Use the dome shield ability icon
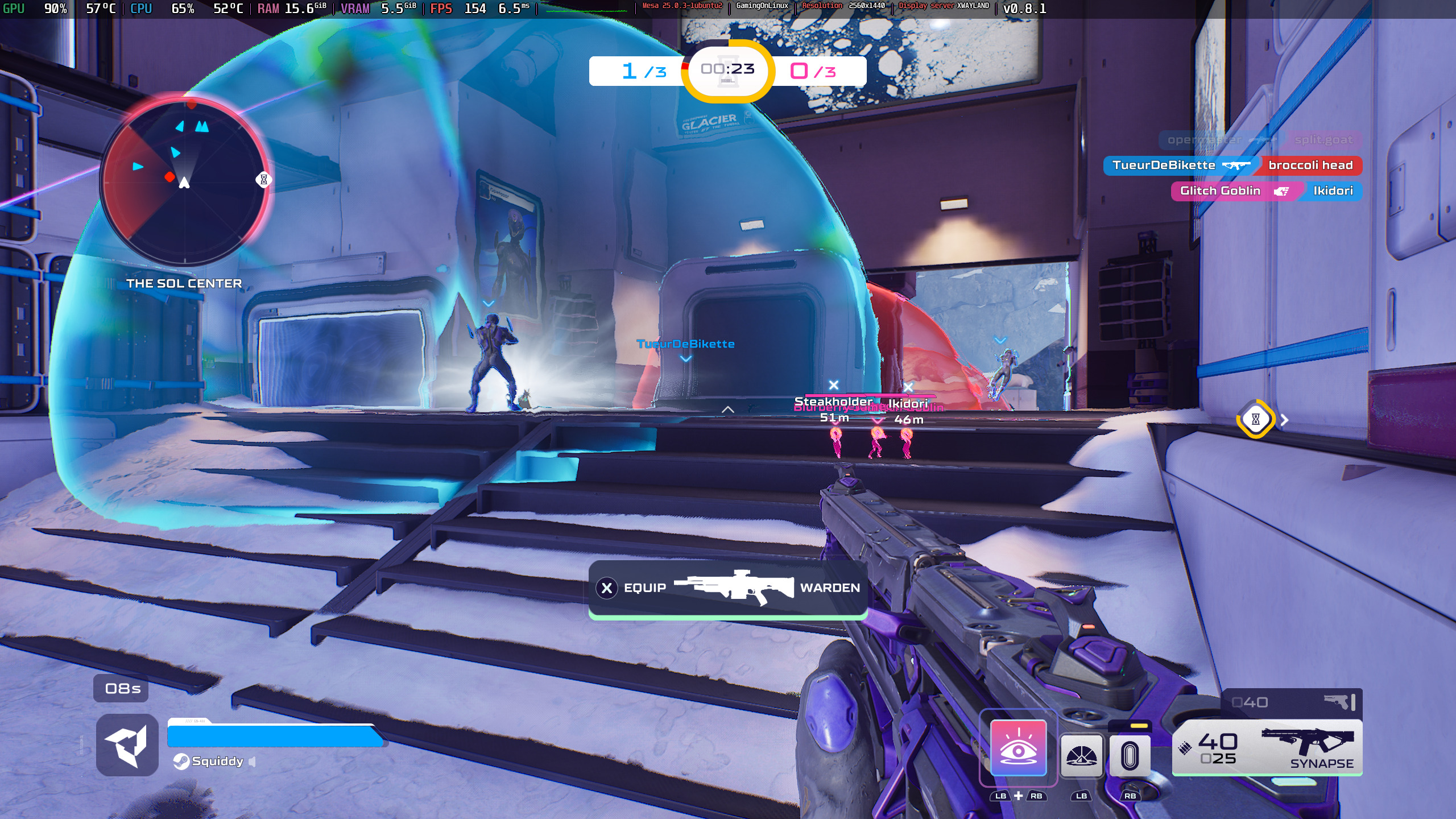The image size is (1456, 819). (1081, 755)
